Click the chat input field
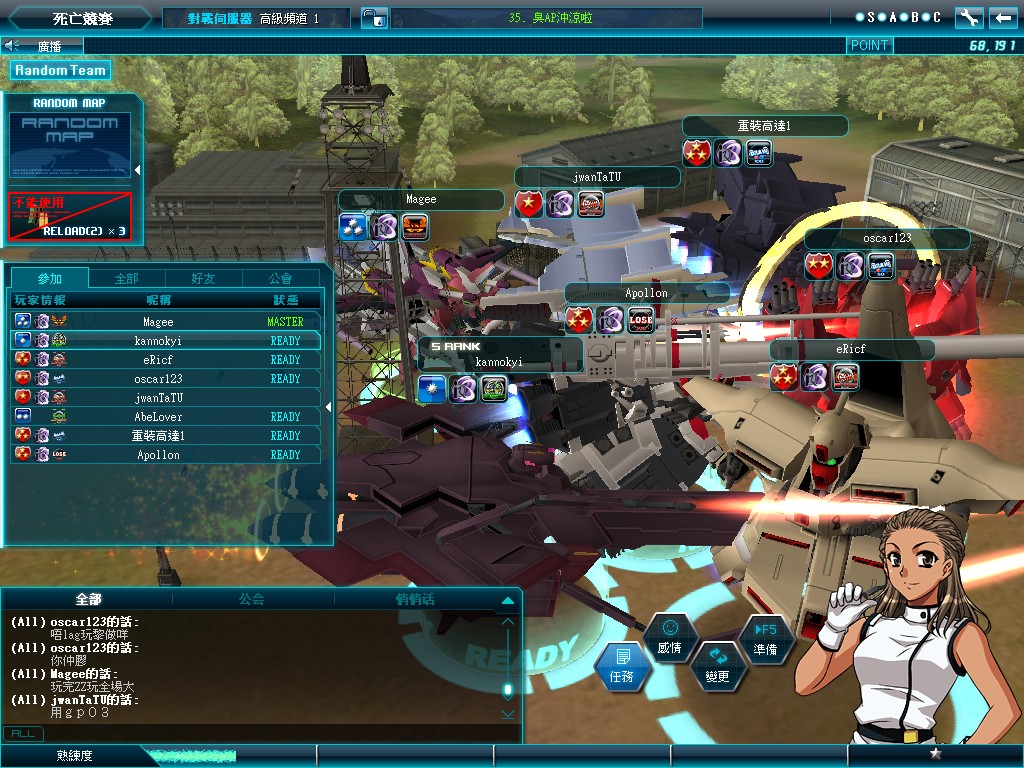 pos(270,733)
